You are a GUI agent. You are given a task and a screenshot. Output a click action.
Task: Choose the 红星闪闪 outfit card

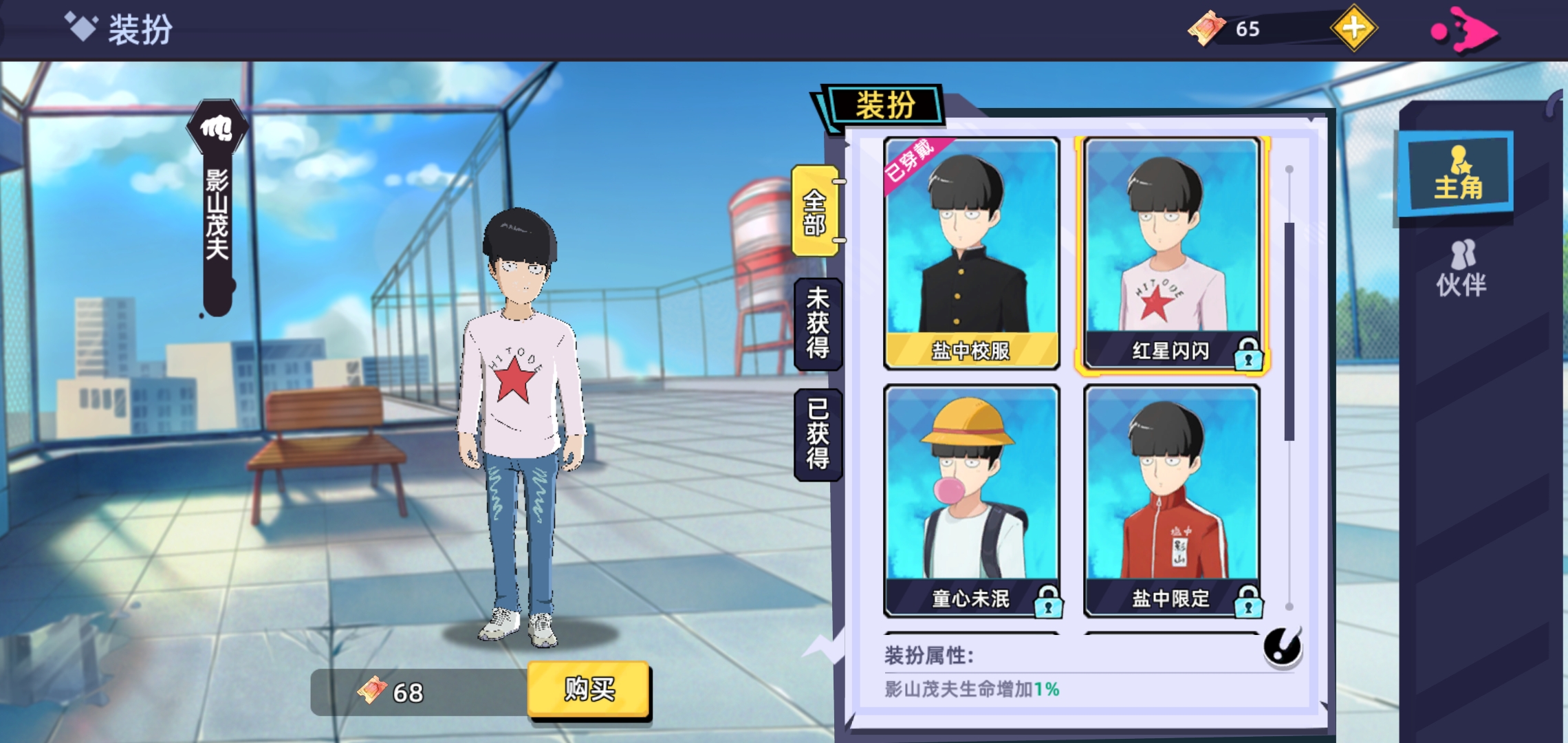(1171, 252)
